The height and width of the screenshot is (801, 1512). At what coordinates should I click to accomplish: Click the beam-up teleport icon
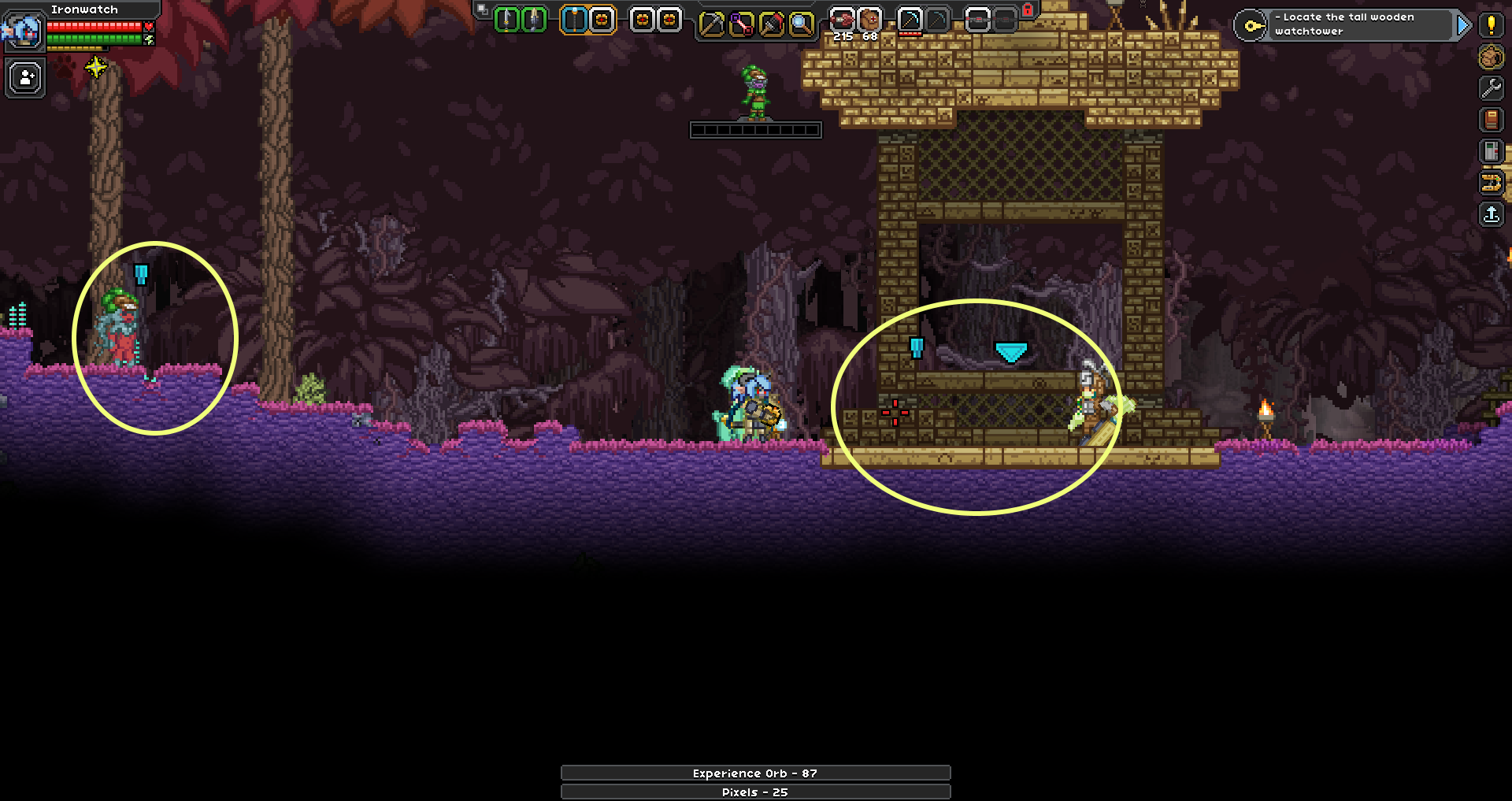click(x=1491, y=215)
